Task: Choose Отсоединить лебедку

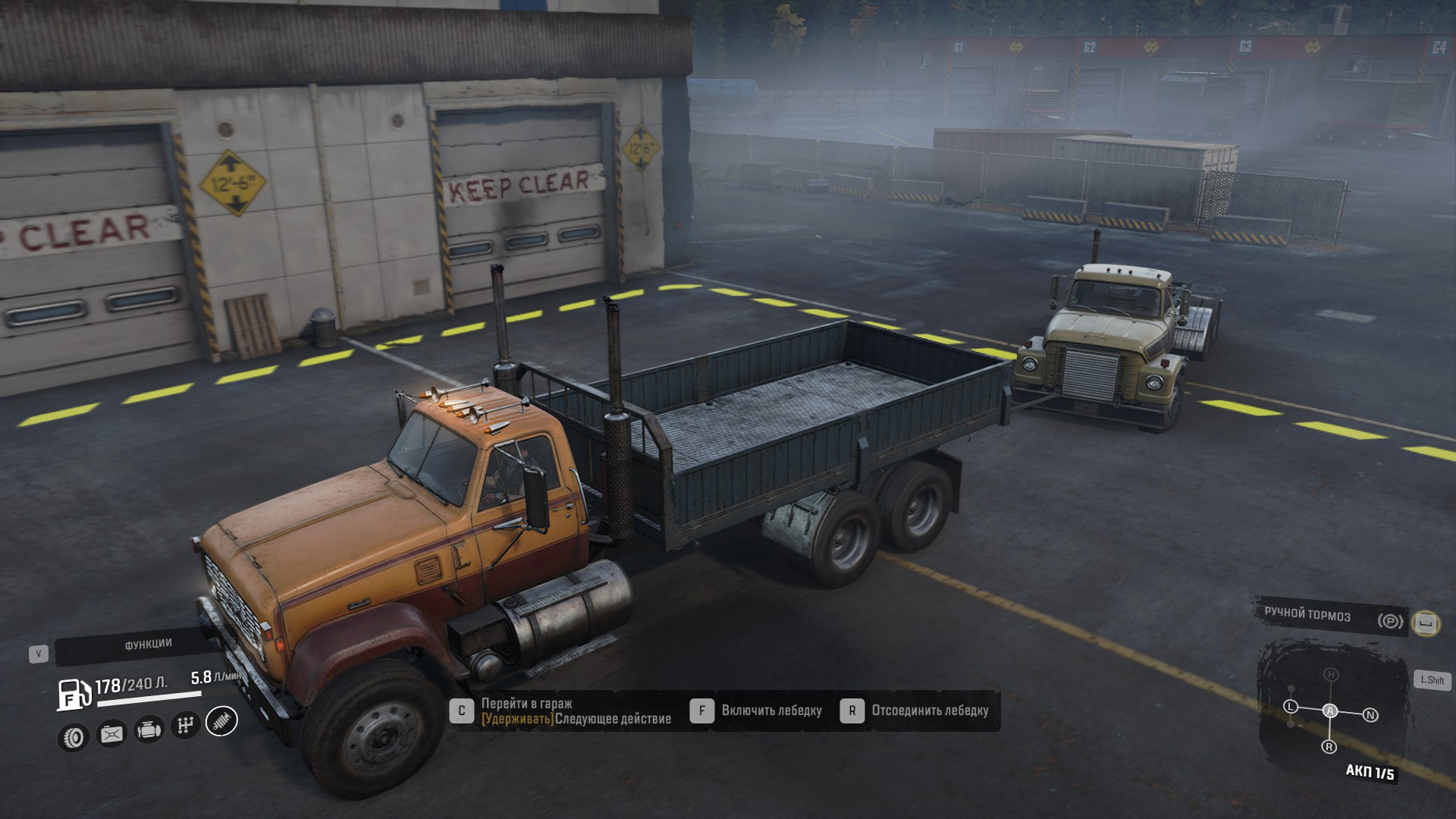Action: point(930,711)
